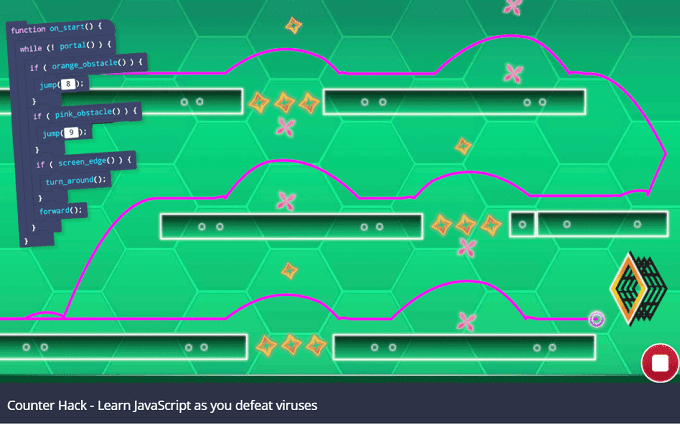
Task: Select the number field showing 9 in jump
Action: point(71,133)
